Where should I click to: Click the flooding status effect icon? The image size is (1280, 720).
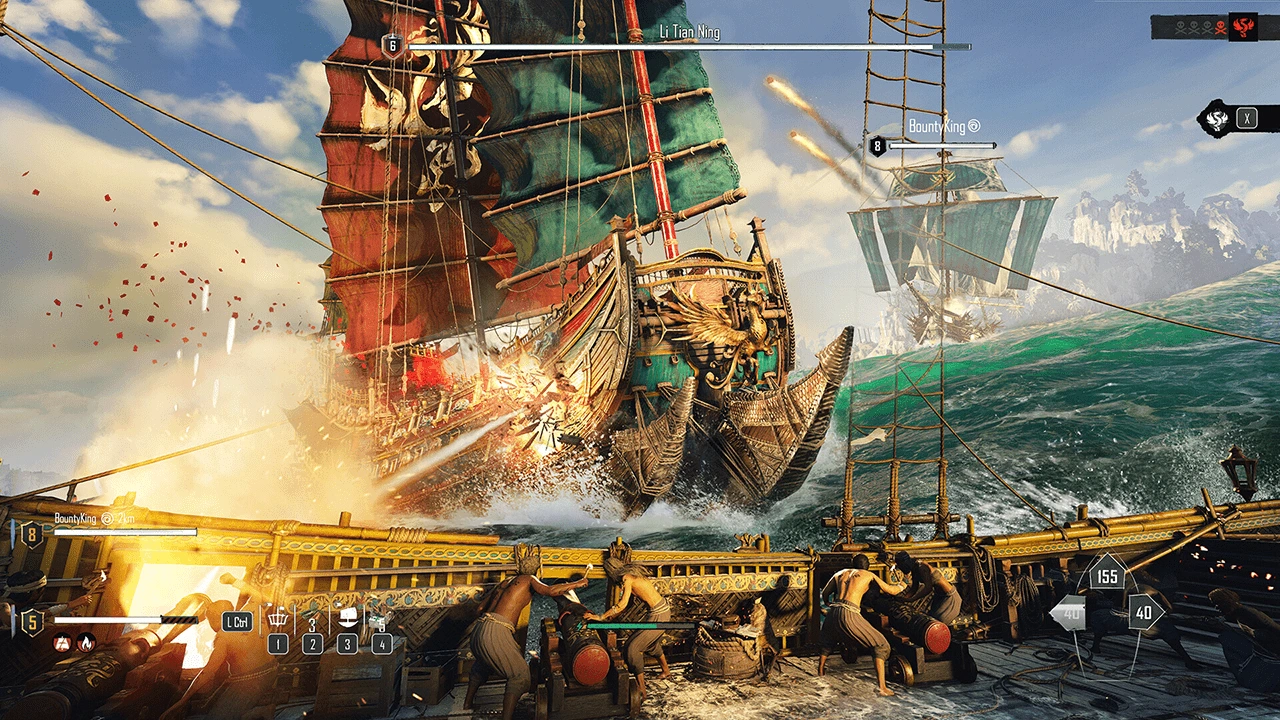(61, 644)
